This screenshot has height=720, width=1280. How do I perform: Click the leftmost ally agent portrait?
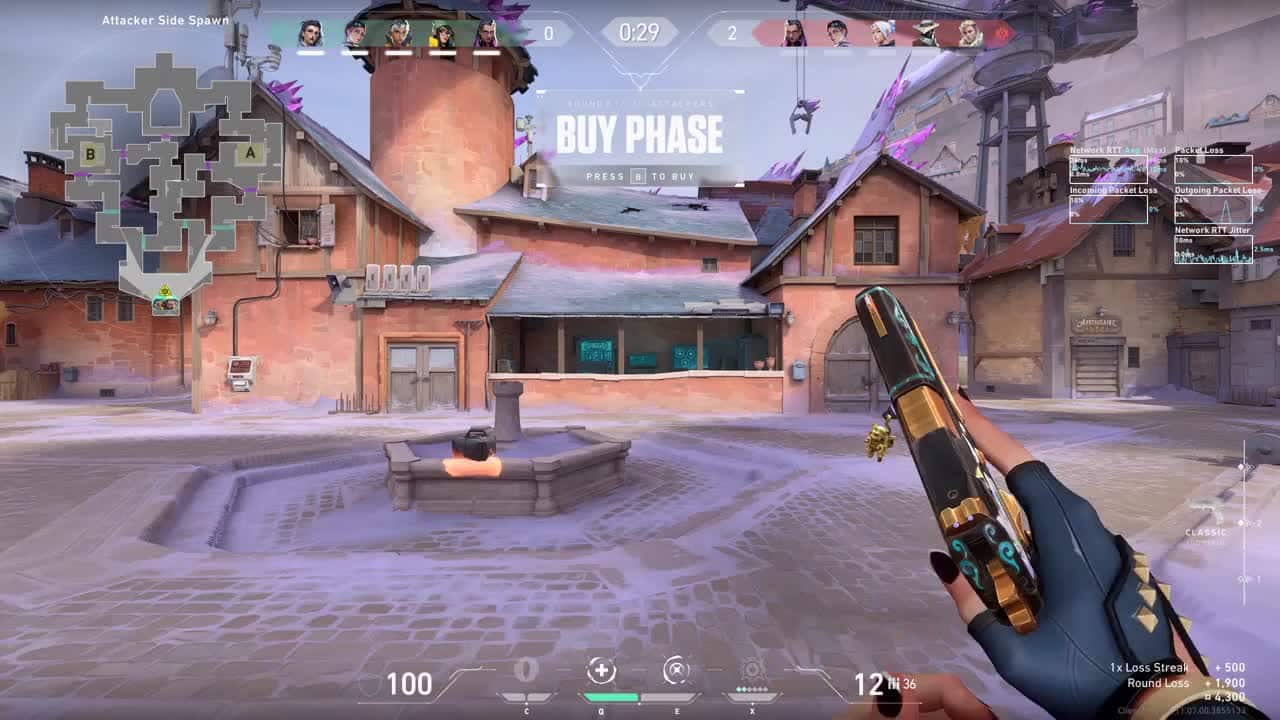[309, 32]
